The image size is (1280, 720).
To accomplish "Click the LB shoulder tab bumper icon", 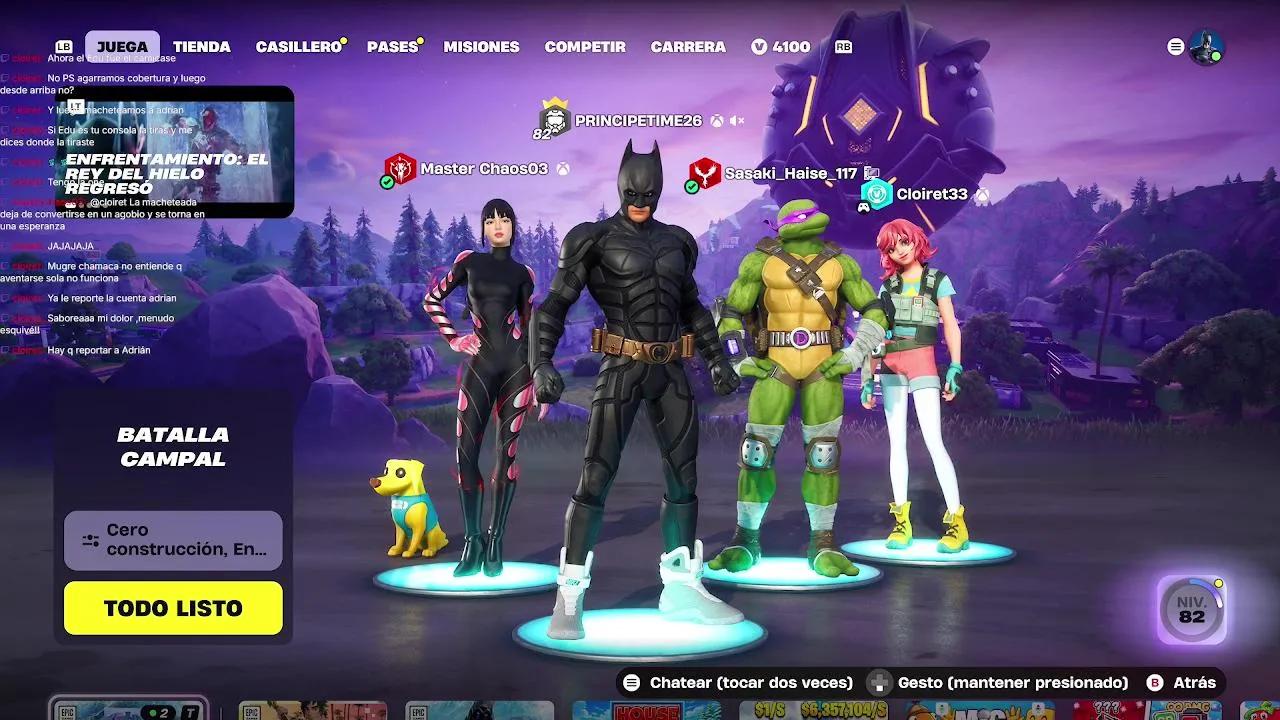I will [x=63, y=46].
